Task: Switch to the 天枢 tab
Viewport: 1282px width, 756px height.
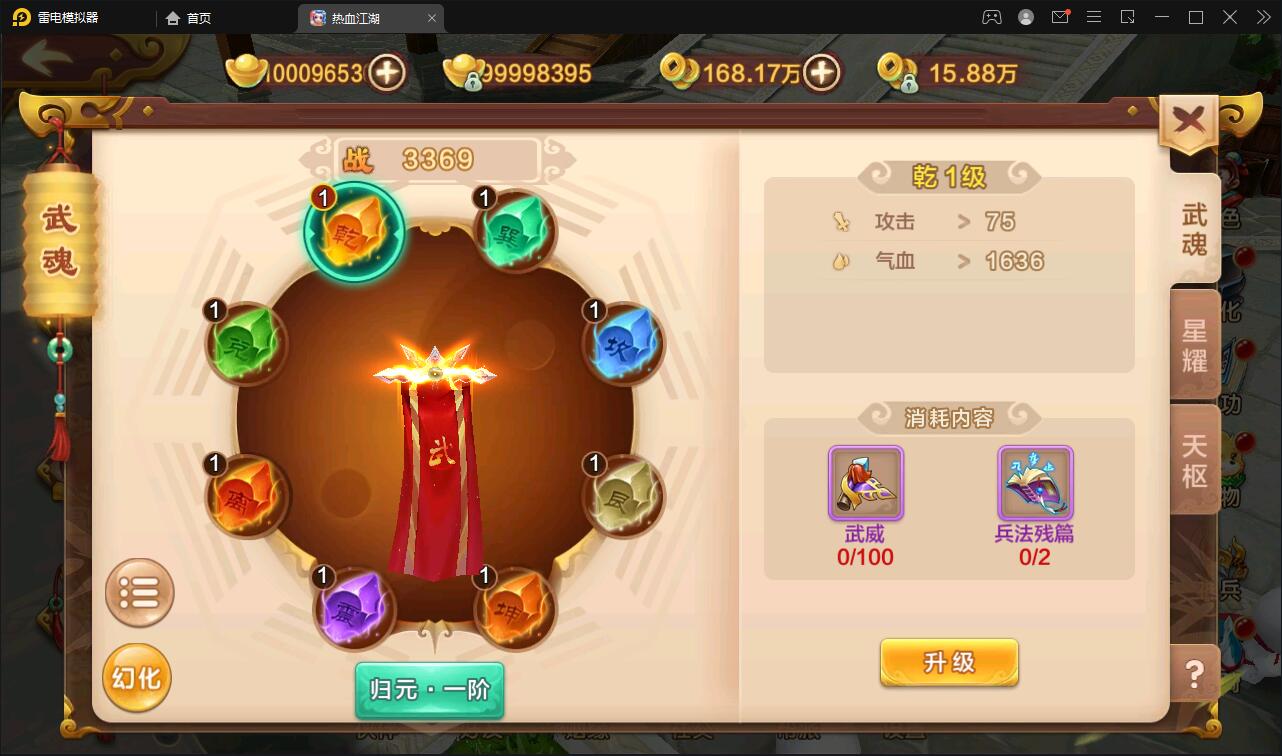Action: (1196, 462)
